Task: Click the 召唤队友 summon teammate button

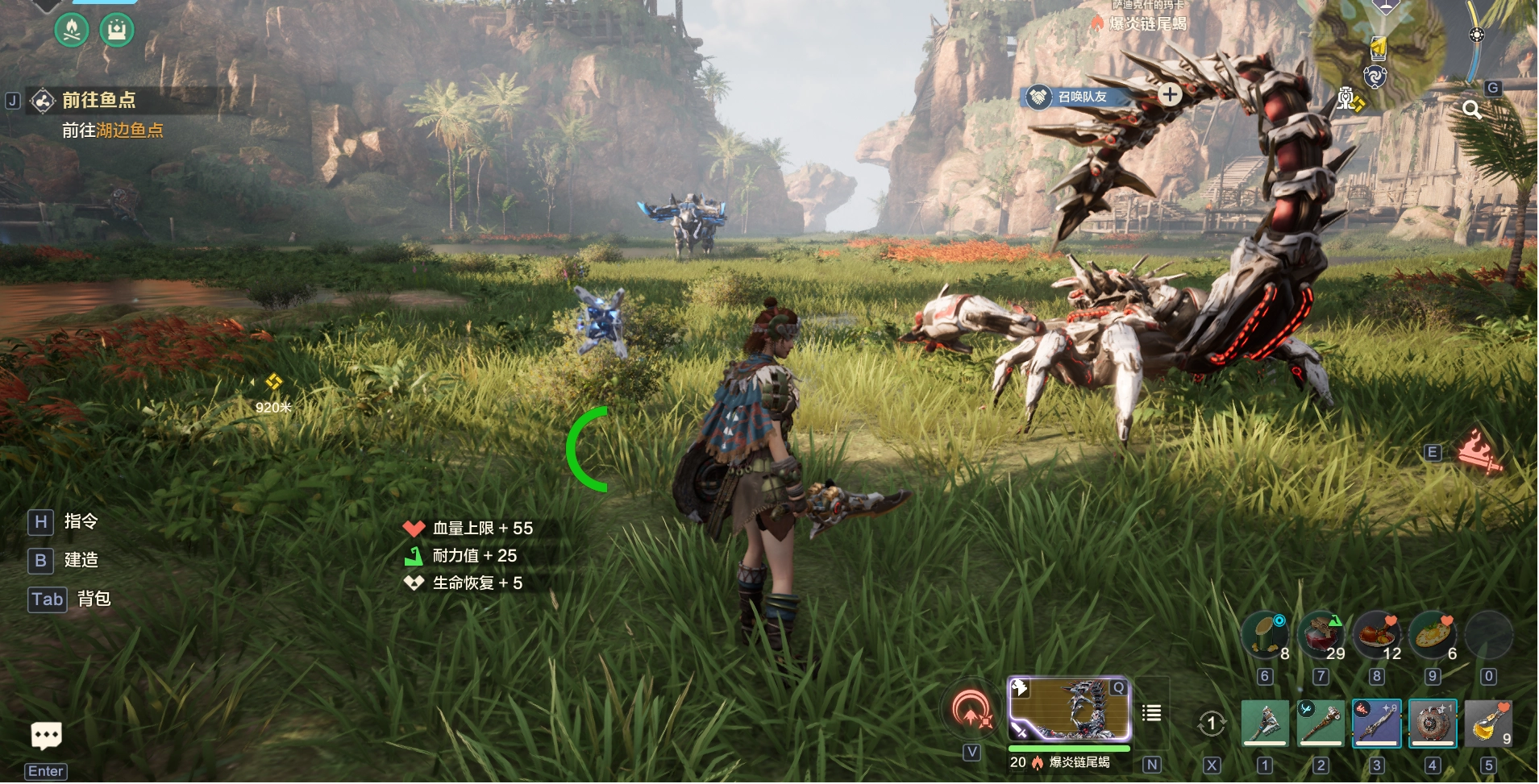Action: click(1082, 97)
